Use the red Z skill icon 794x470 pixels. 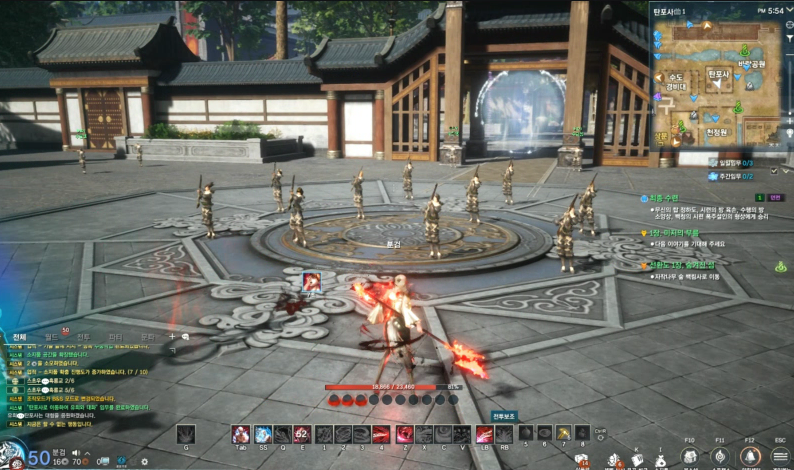coord(404,434)
